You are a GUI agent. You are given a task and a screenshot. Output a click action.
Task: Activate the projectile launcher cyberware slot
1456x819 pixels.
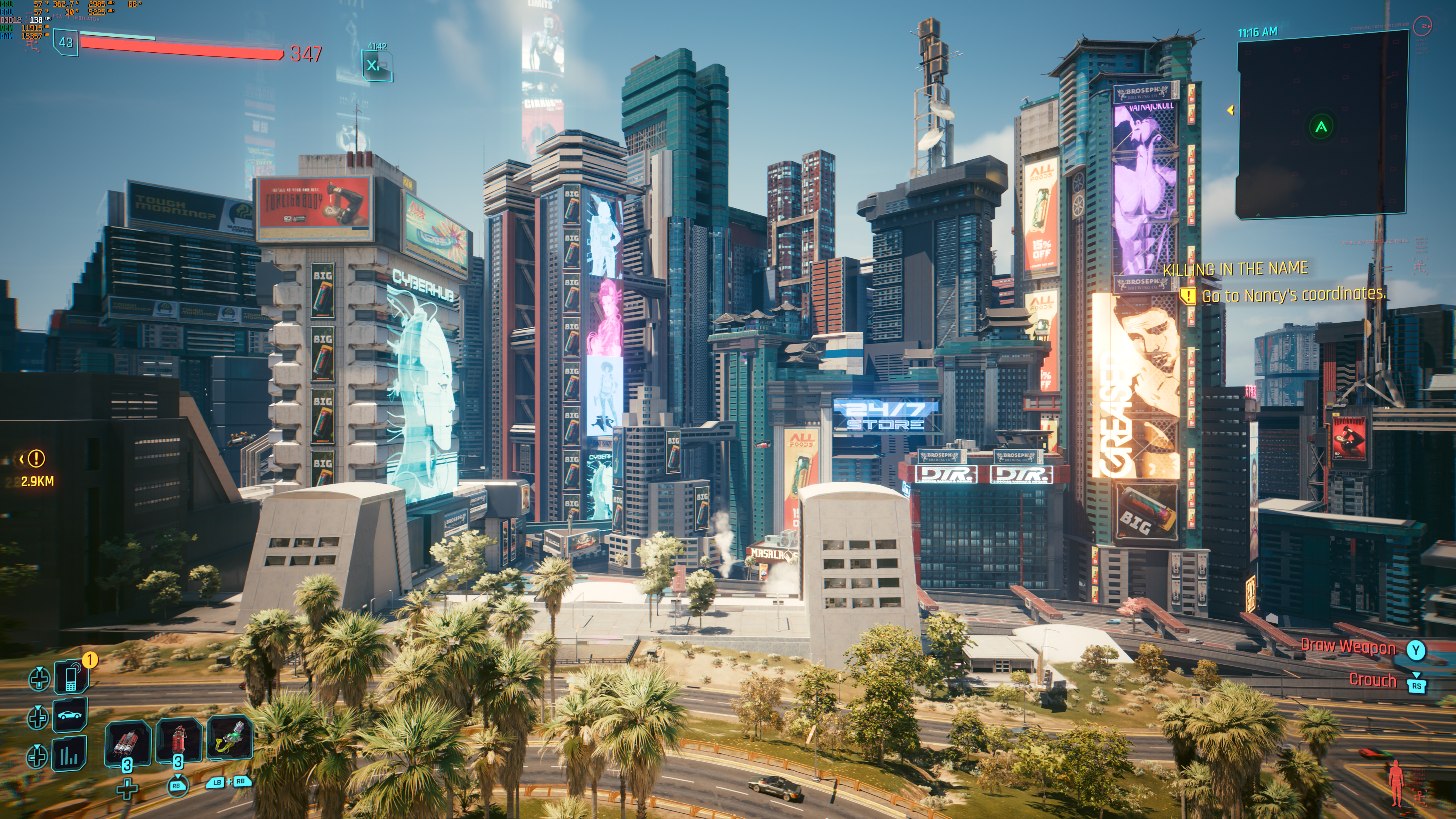pyautogui.click(x=229, y=739)
